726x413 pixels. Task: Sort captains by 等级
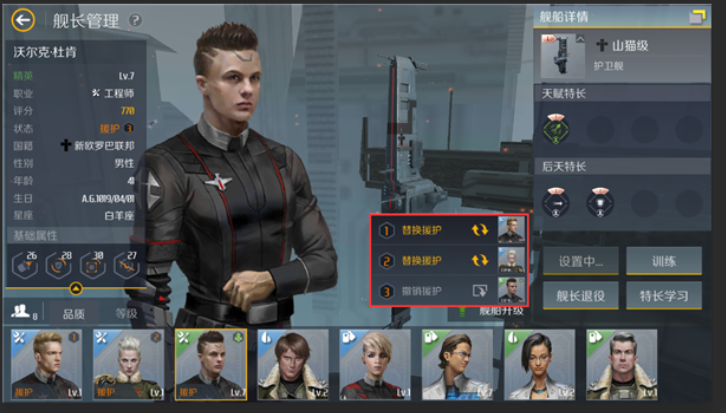click(x=126, y=313)
